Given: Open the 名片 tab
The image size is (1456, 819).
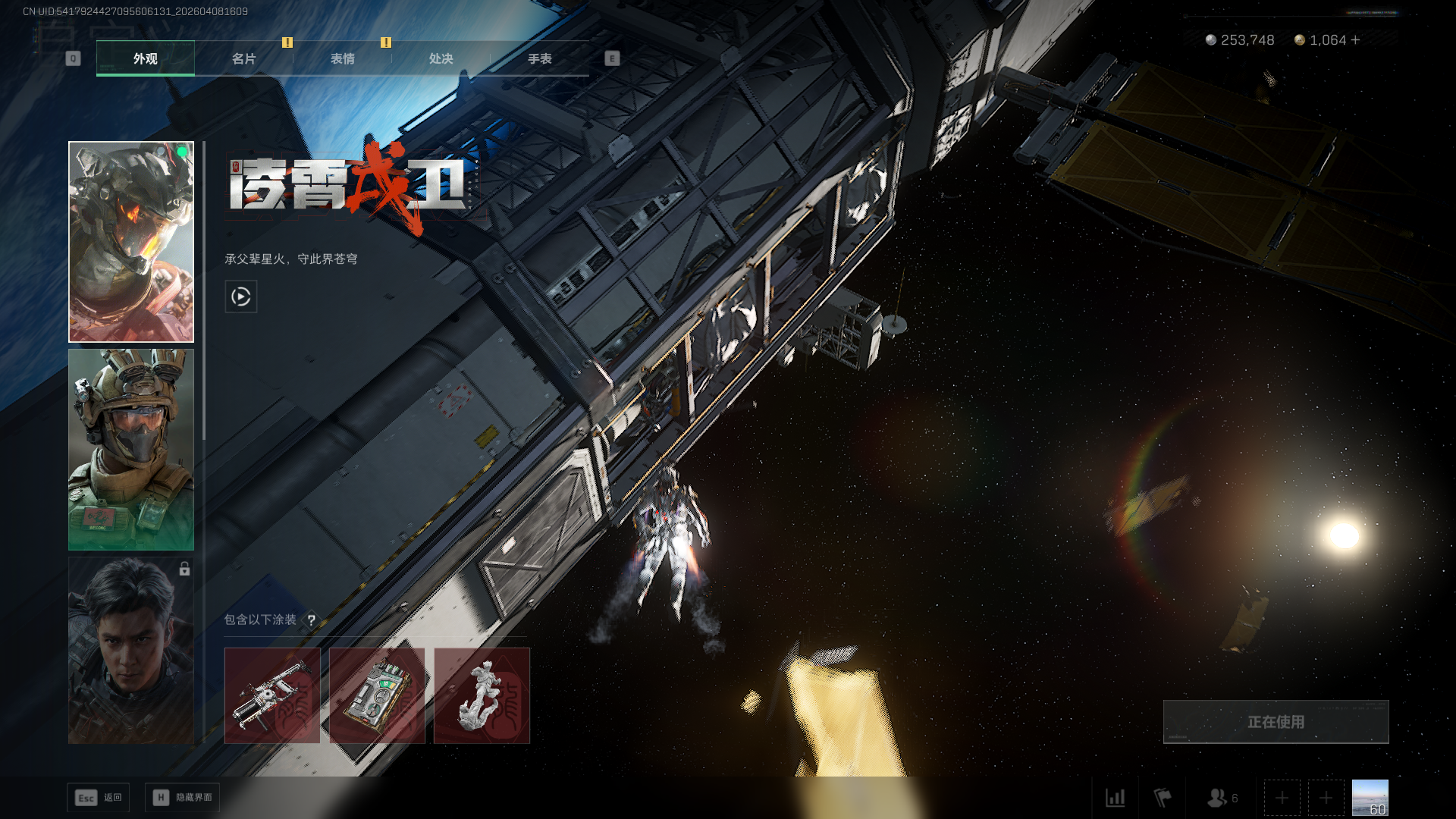Looking at the screenshot, I should pyautogui.click(x=243, y=58).
